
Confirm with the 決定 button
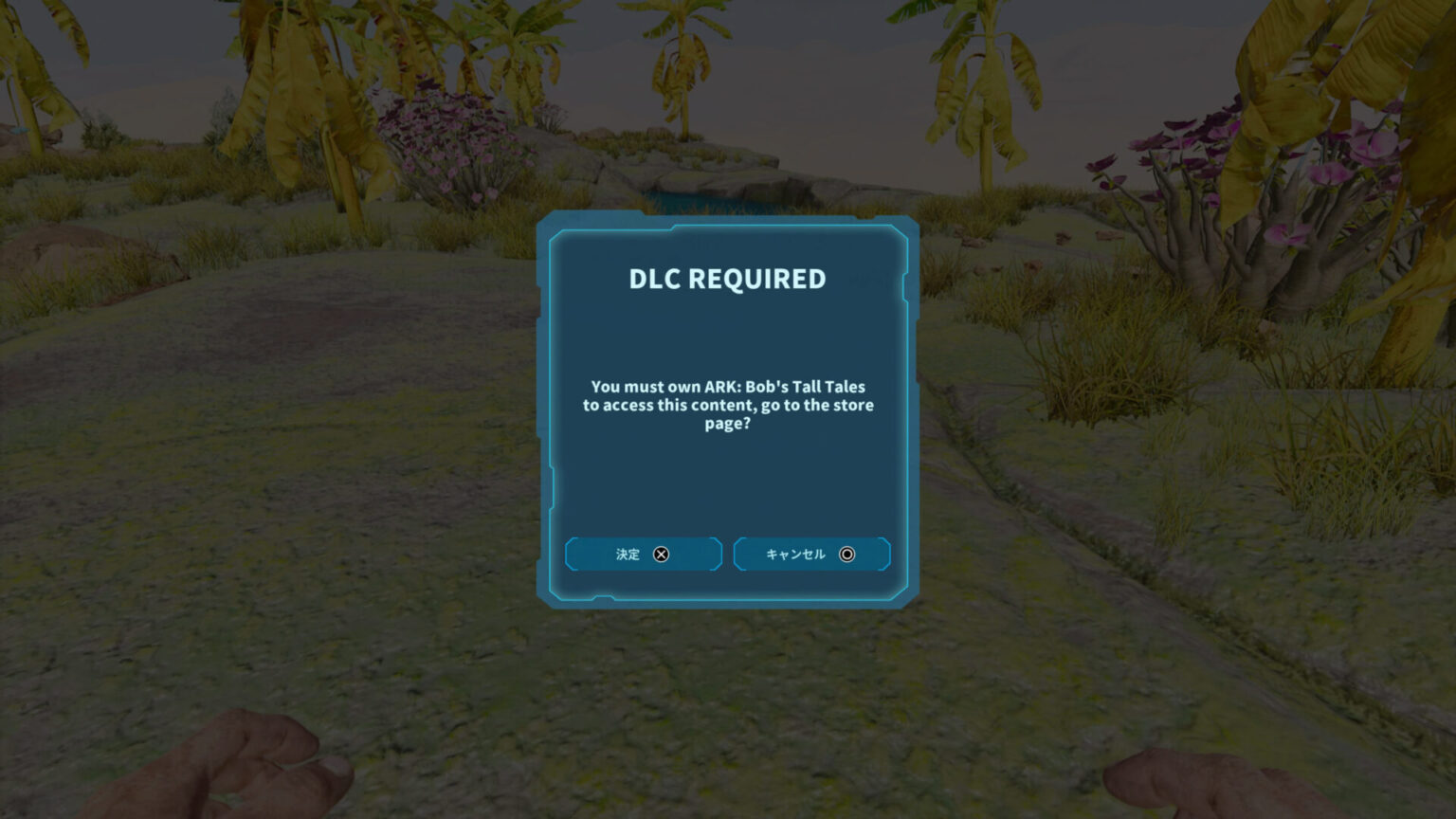coord(643,555)
